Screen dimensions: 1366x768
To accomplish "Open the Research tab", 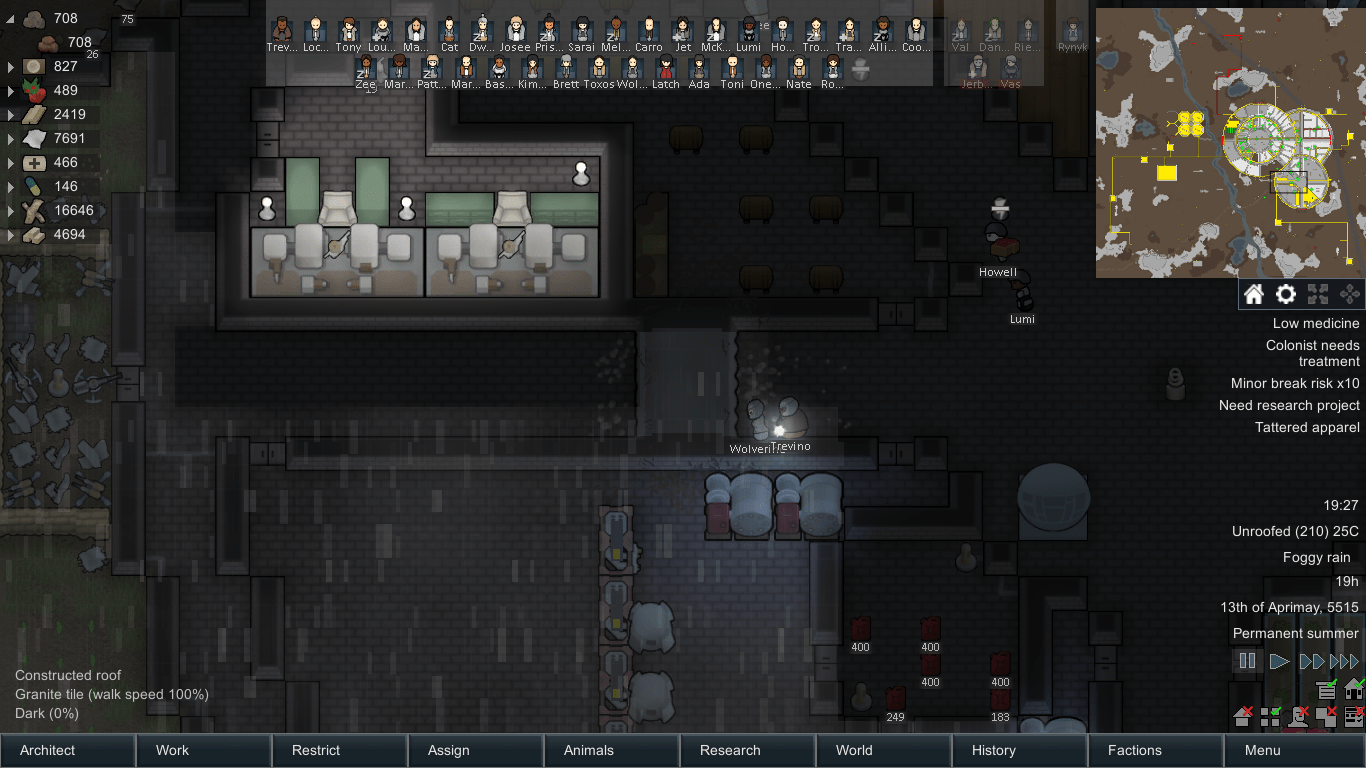I will (731, 750).
